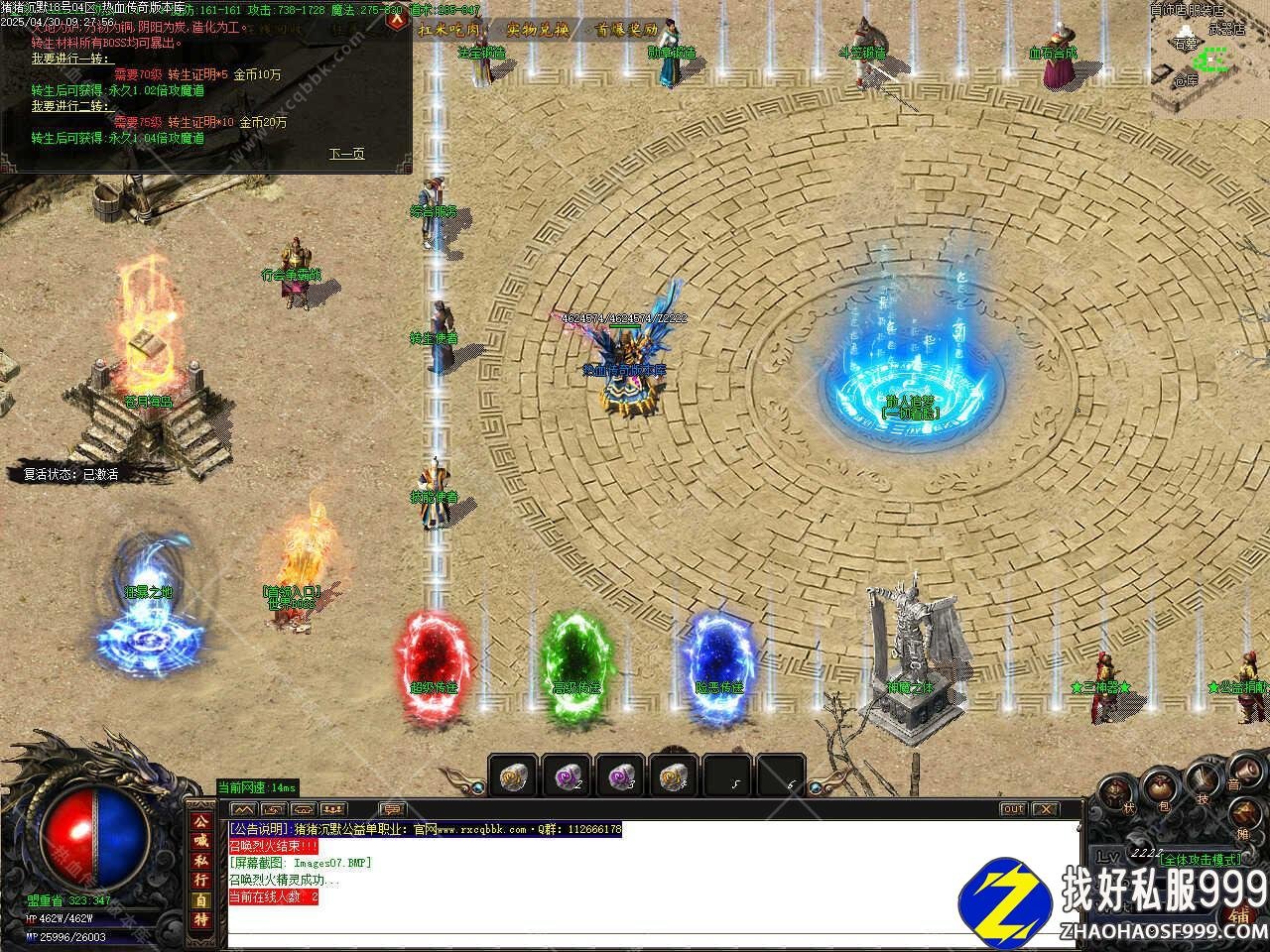Select the 扛米吃肉 top menu tab
Viewport: 1270px width, 952px height.
[449, 29]
